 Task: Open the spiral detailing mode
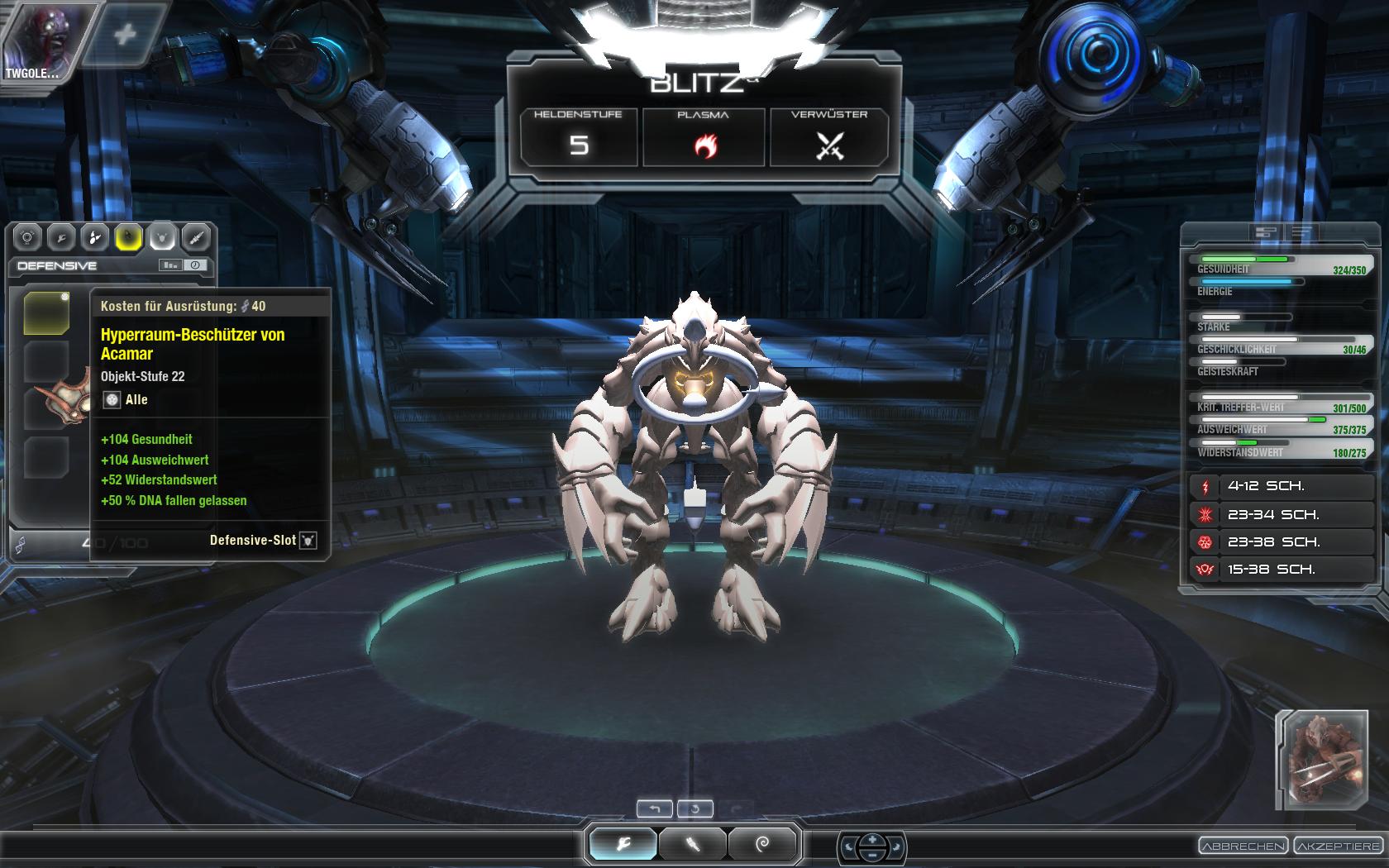pos(761,845)
